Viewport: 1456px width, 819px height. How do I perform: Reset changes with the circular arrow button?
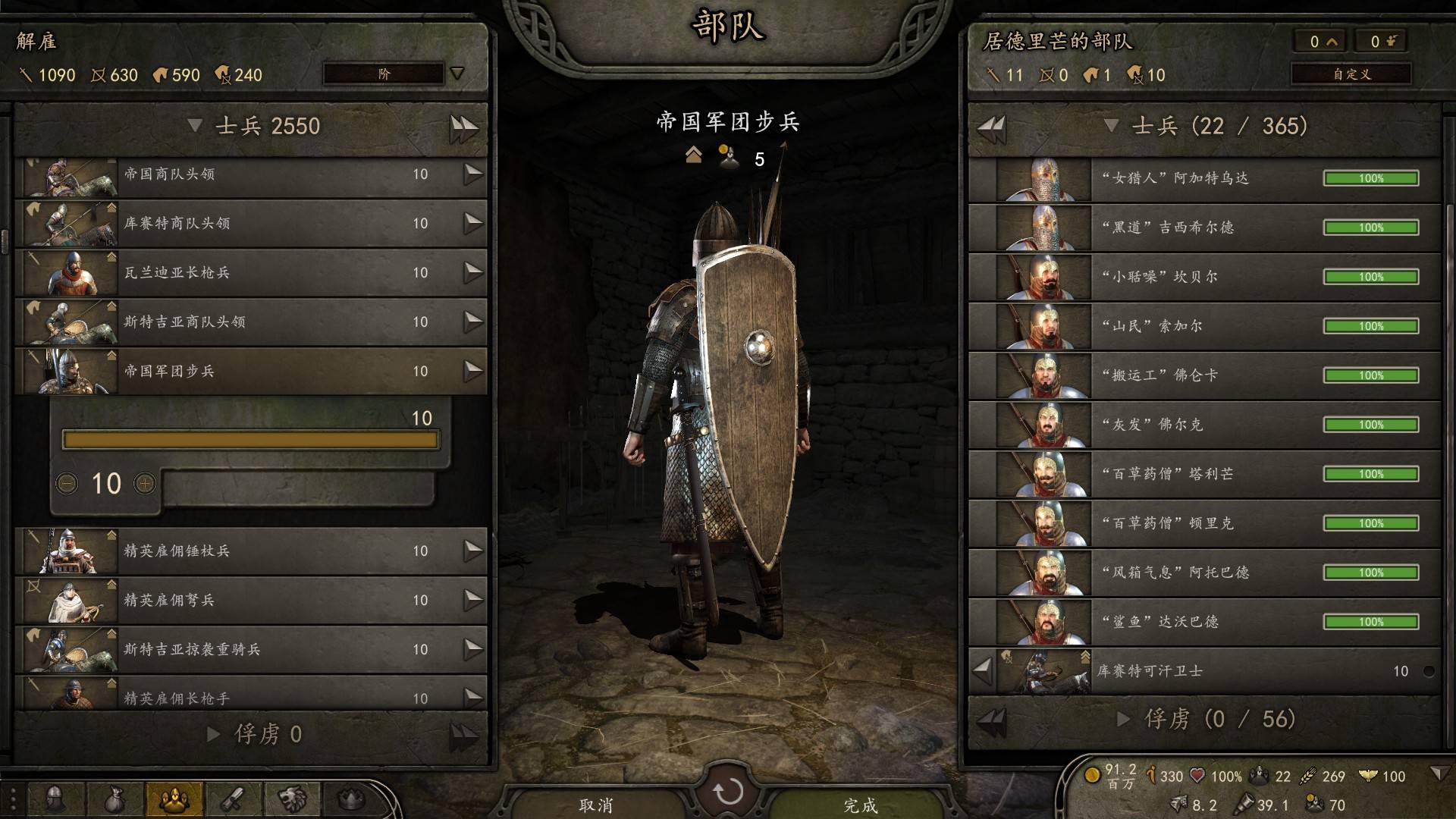tap(728, 792)
